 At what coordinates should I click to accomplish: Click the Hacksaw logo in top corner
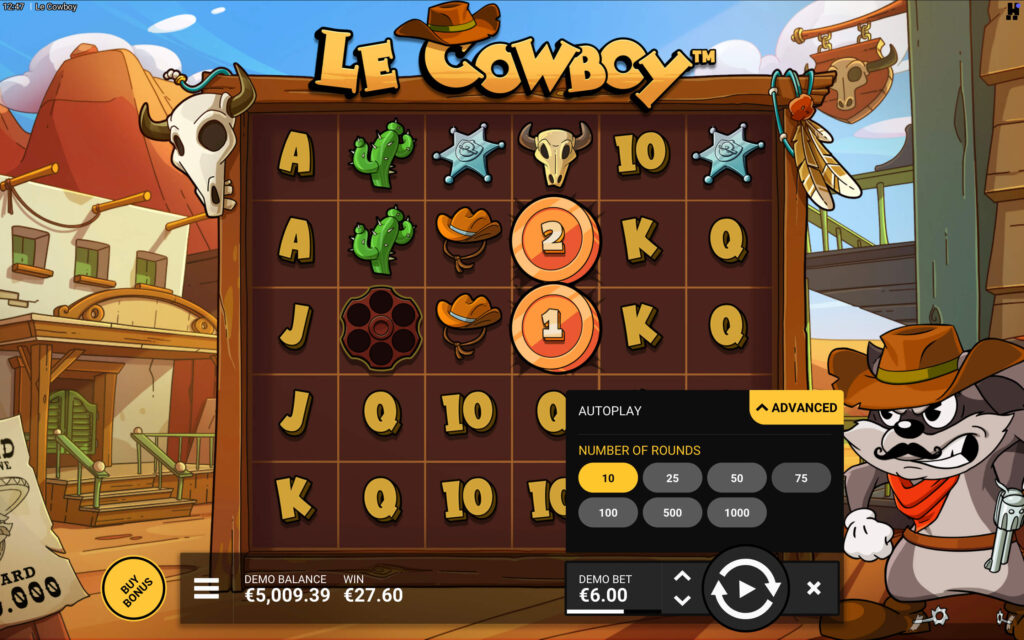coord(1012,11)
